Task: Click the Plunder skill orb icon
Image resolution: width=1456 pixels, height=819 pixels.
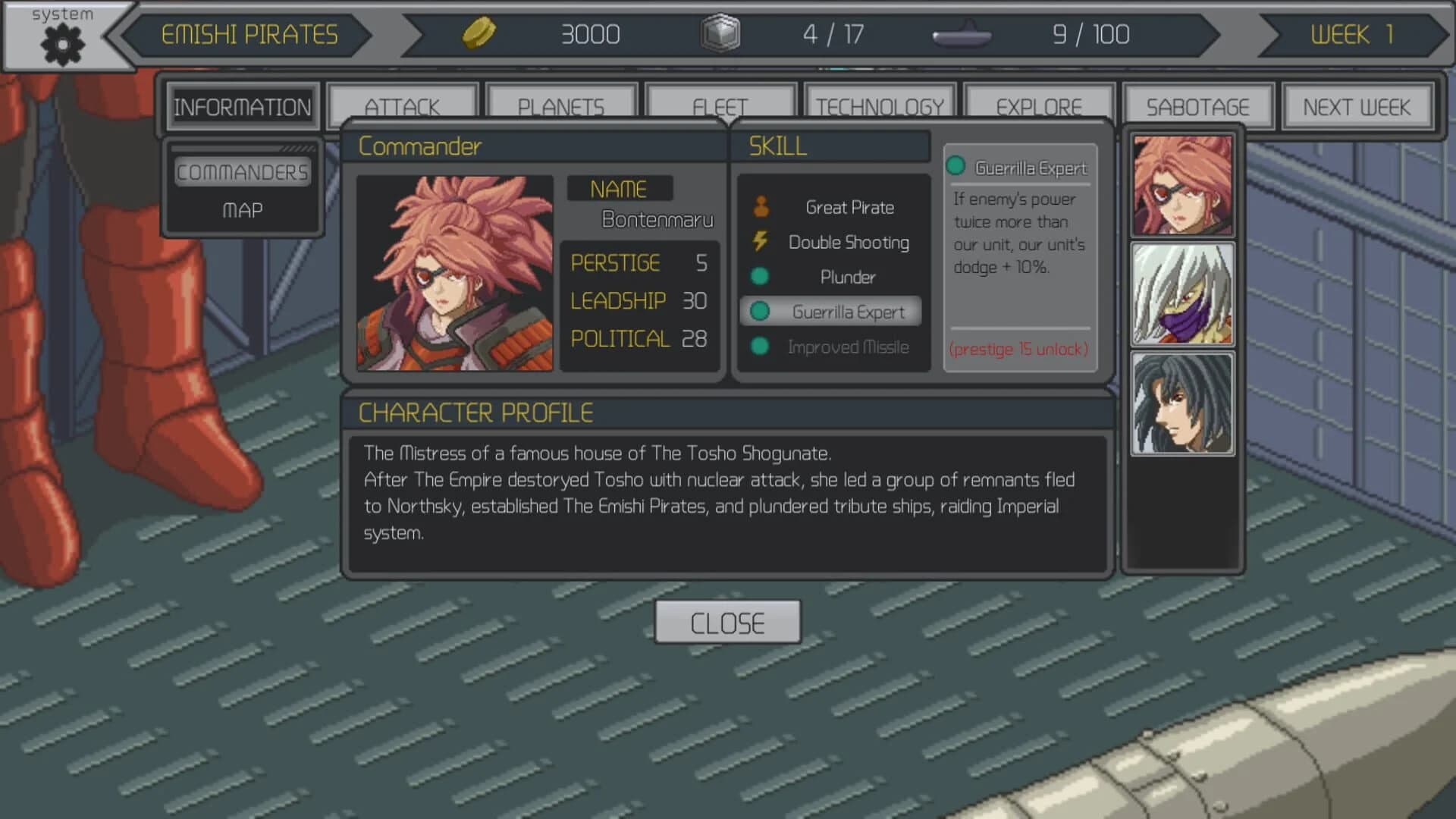Action: click(760, 277)
